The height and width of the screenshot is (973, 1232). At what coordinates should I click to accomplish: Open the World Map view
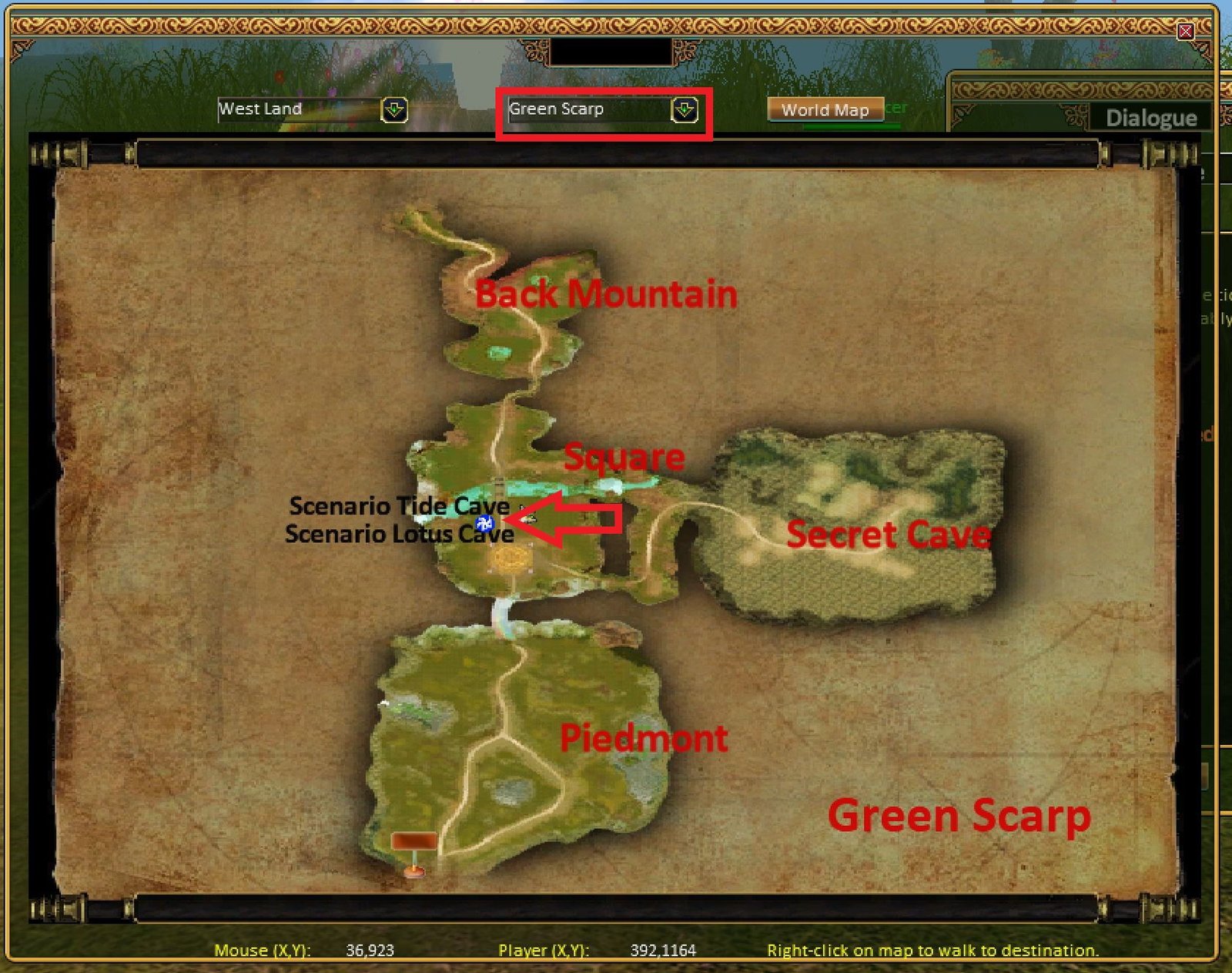(825, 110)
